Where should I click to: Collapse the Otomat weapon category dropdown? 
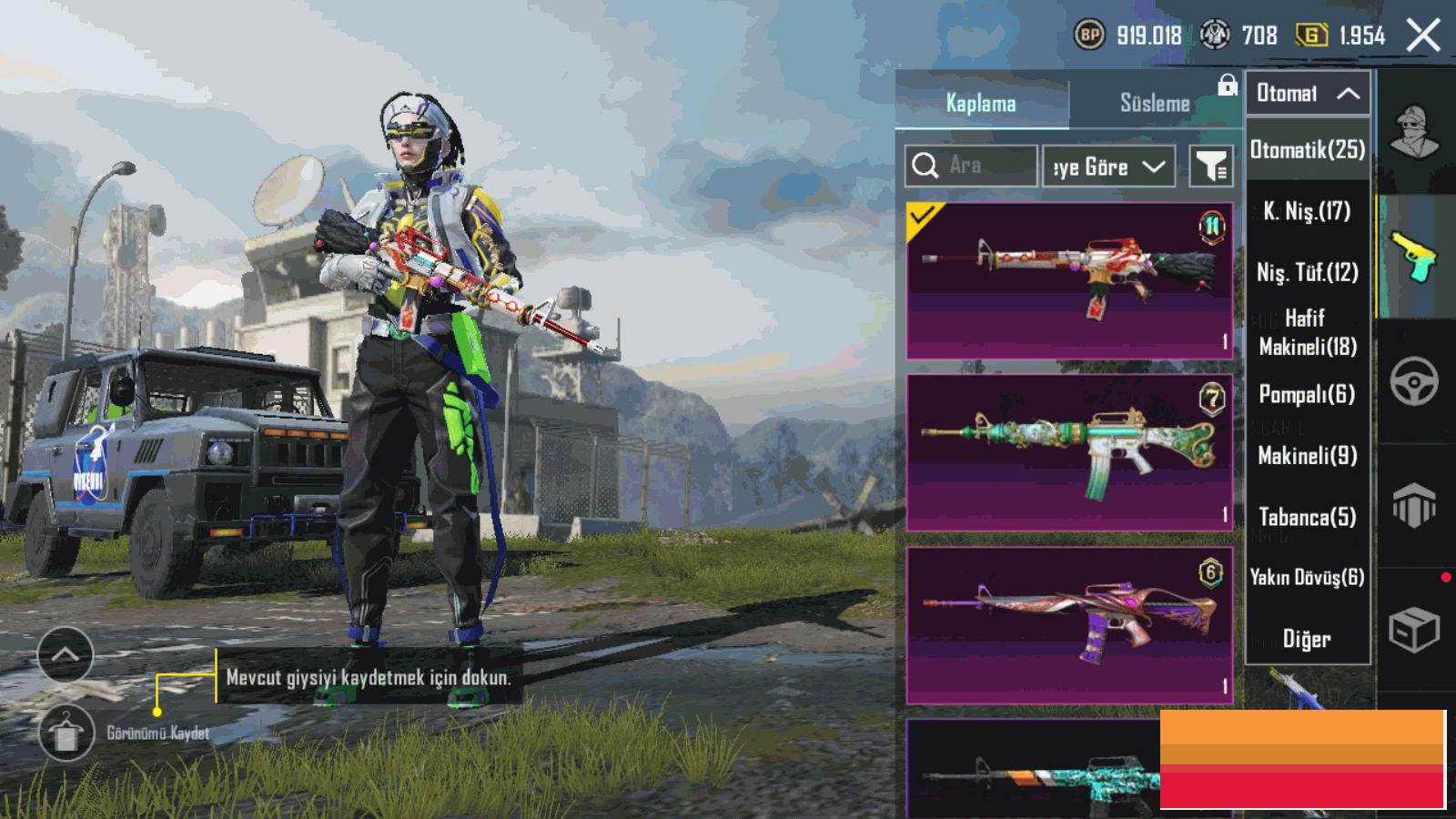[x=1308, y=93]
